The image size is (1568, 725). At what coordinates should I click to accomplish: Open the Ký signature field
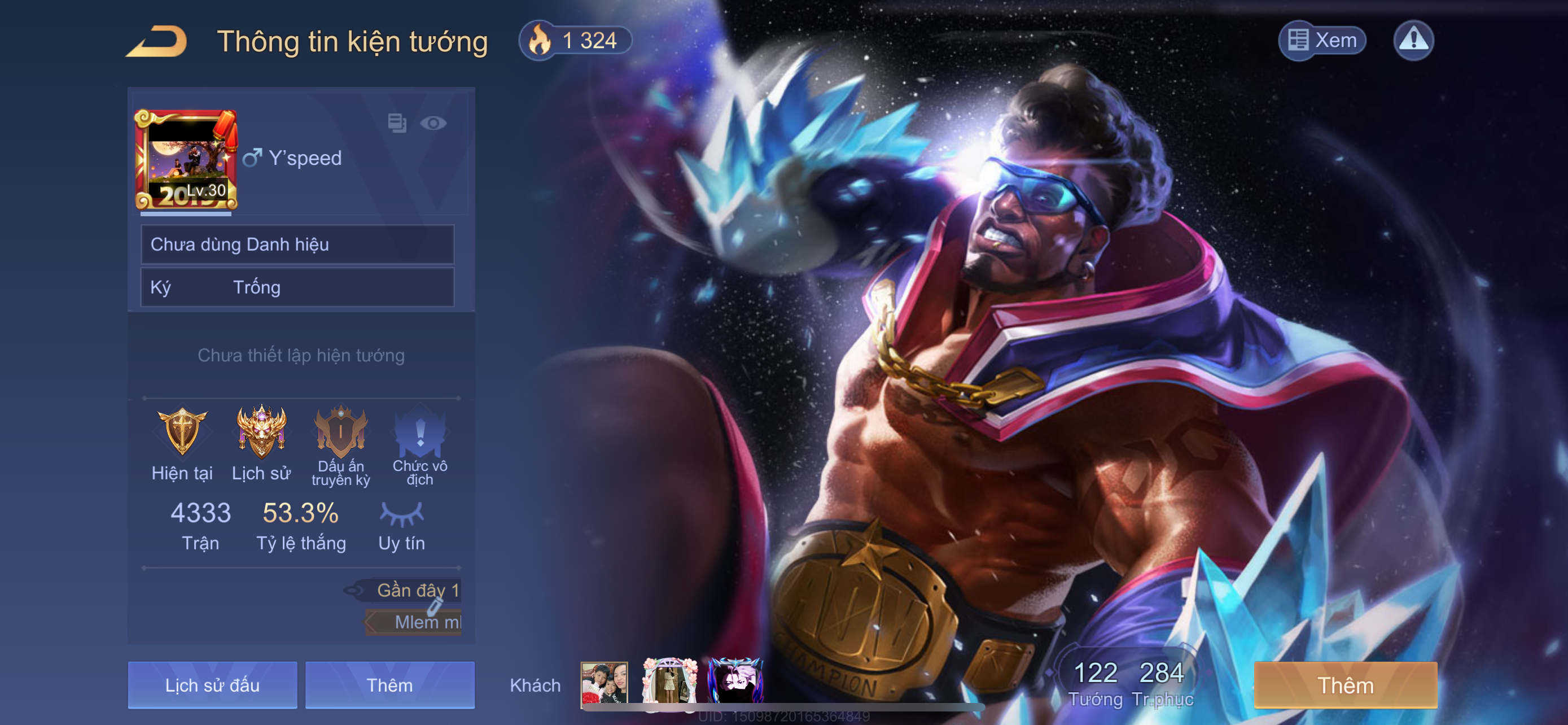point(297,287)
